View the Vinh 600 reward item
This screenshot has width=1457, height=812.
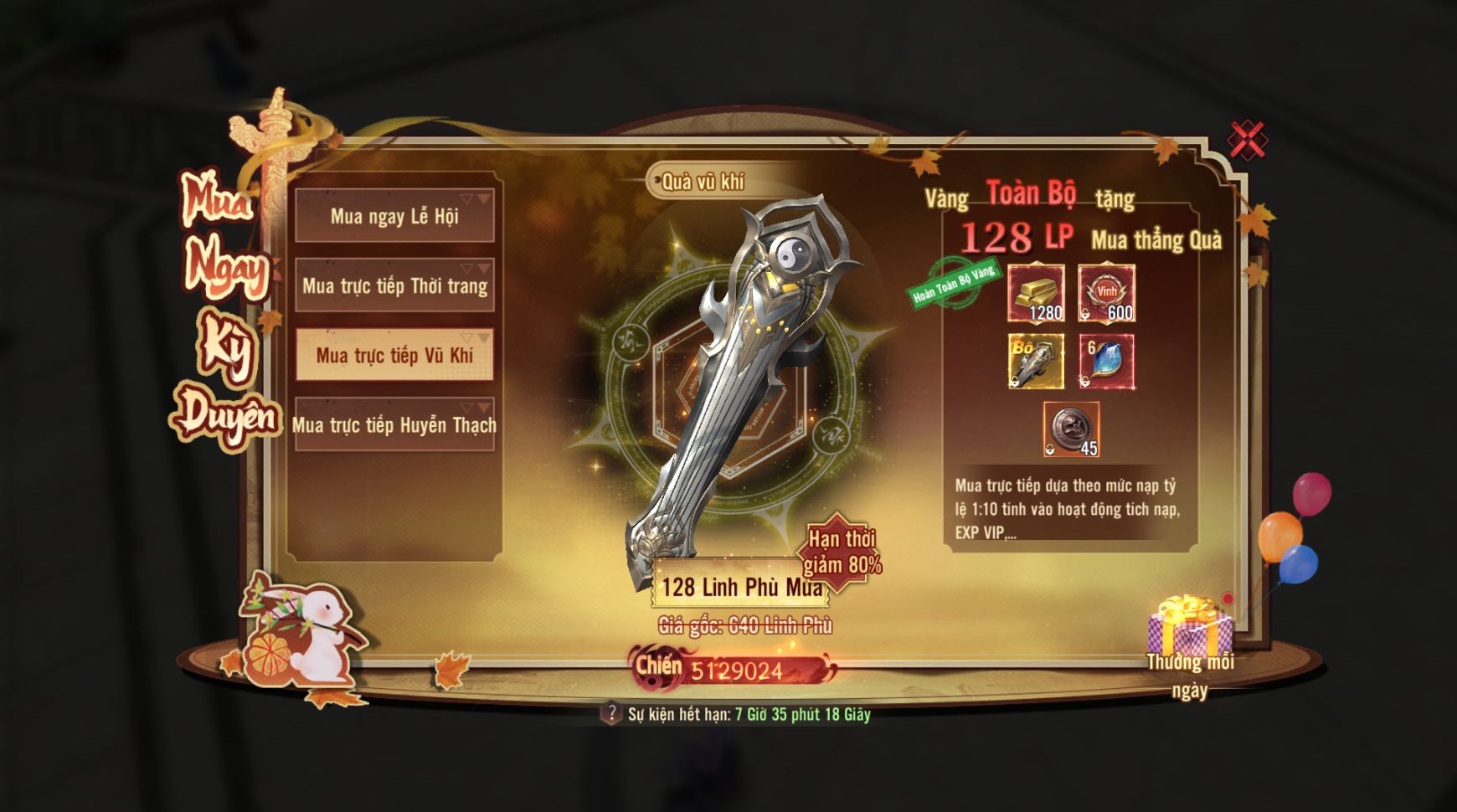click(x=1106, y=293)
